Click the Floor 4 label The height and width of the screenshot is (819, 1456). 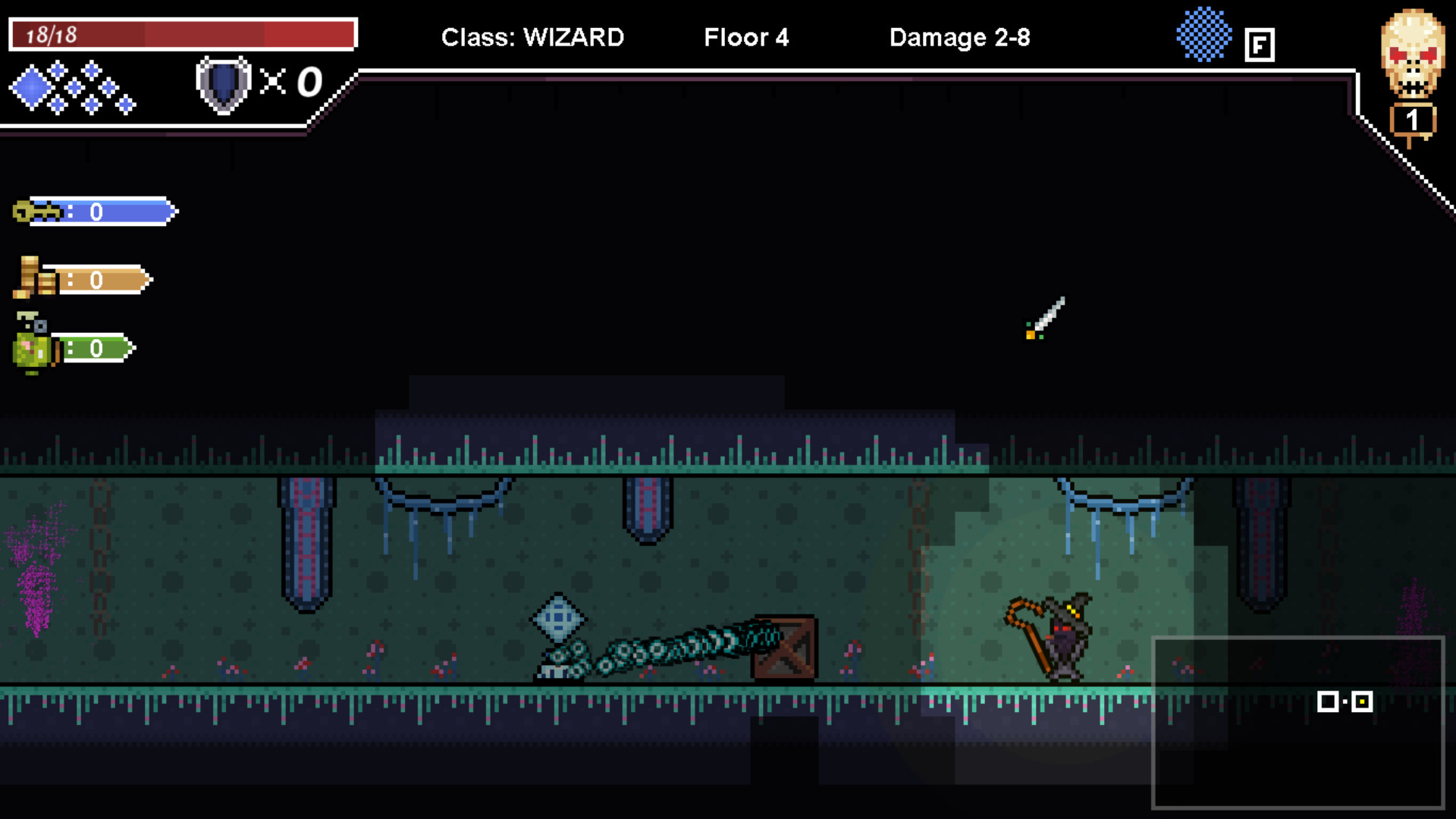tap(746, 37)
